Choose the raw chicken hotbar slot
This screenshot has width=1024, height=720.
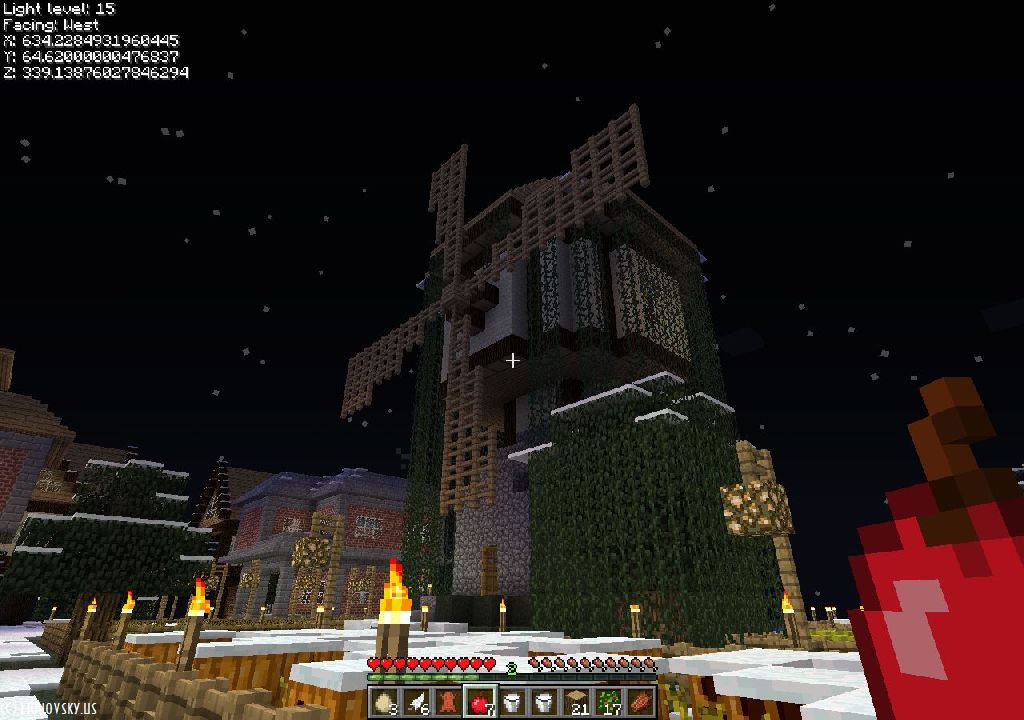[449, 701]
